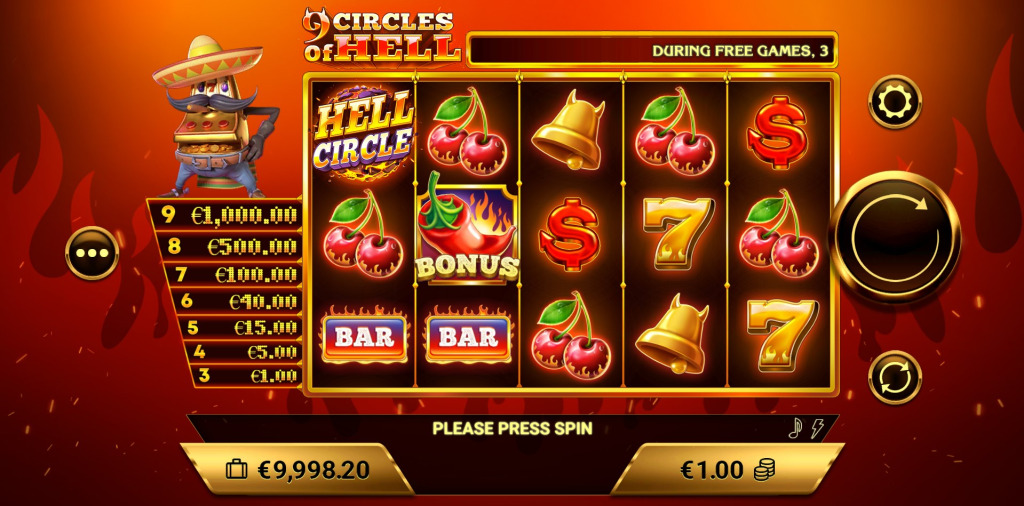Activate the autoplay circular arrows button

(x=894, y=377)
